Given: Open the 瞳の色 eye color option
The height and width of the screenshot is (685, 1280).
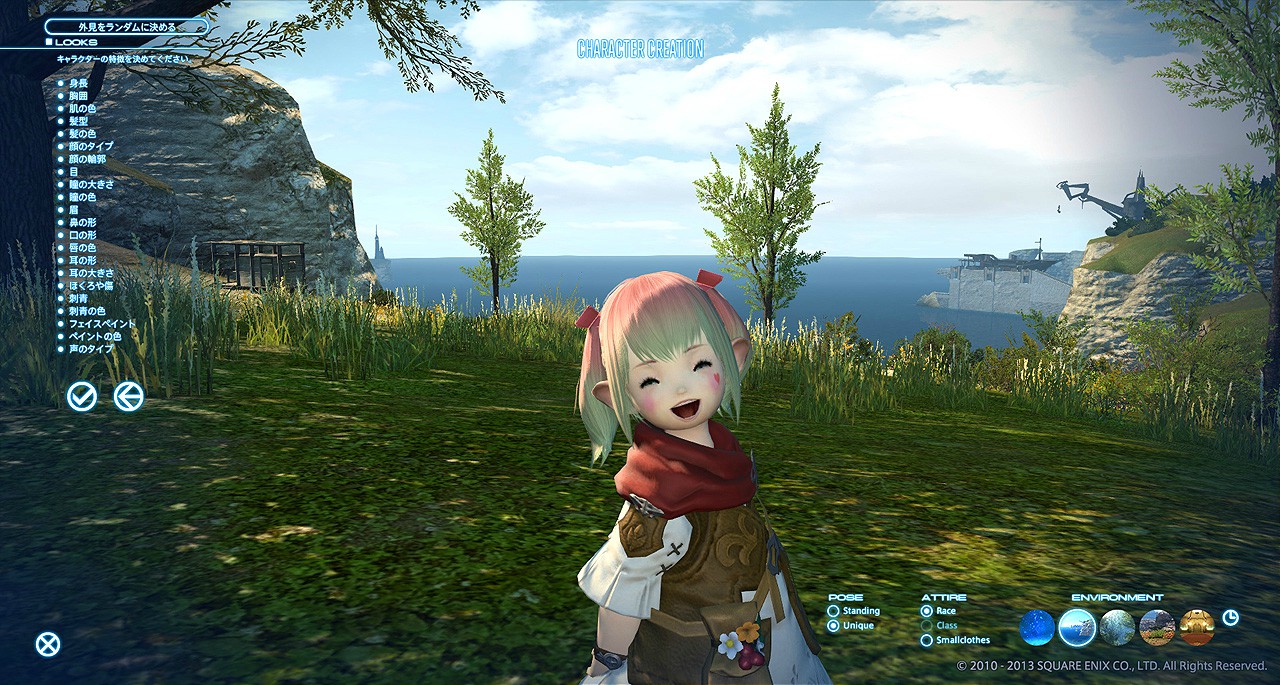Looking at the screenshot, I should (x=83, y=197).
